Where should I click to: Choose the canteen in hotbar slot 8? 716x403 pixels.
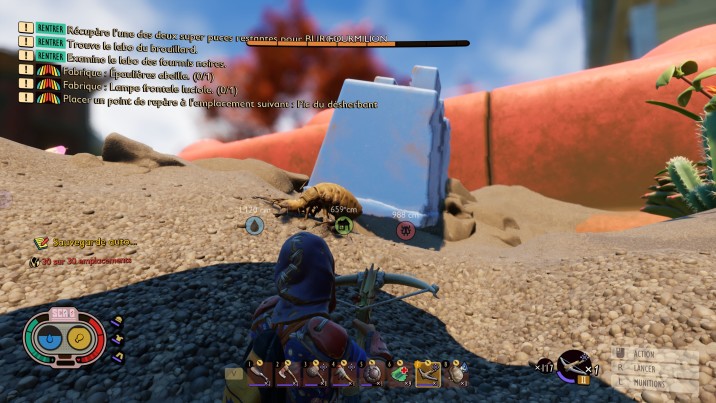pos(456,373)
